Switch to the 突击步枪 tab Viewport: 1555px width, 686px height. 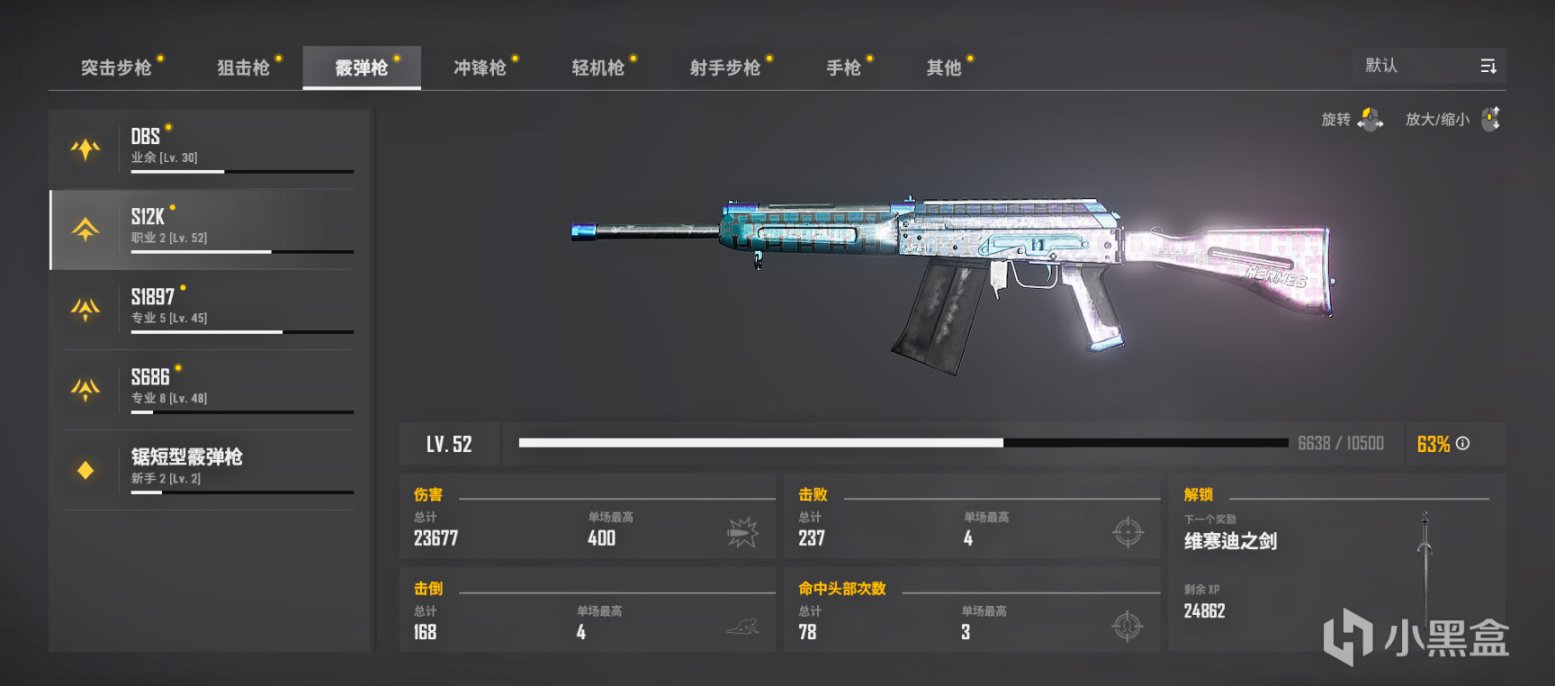(117, 68)
